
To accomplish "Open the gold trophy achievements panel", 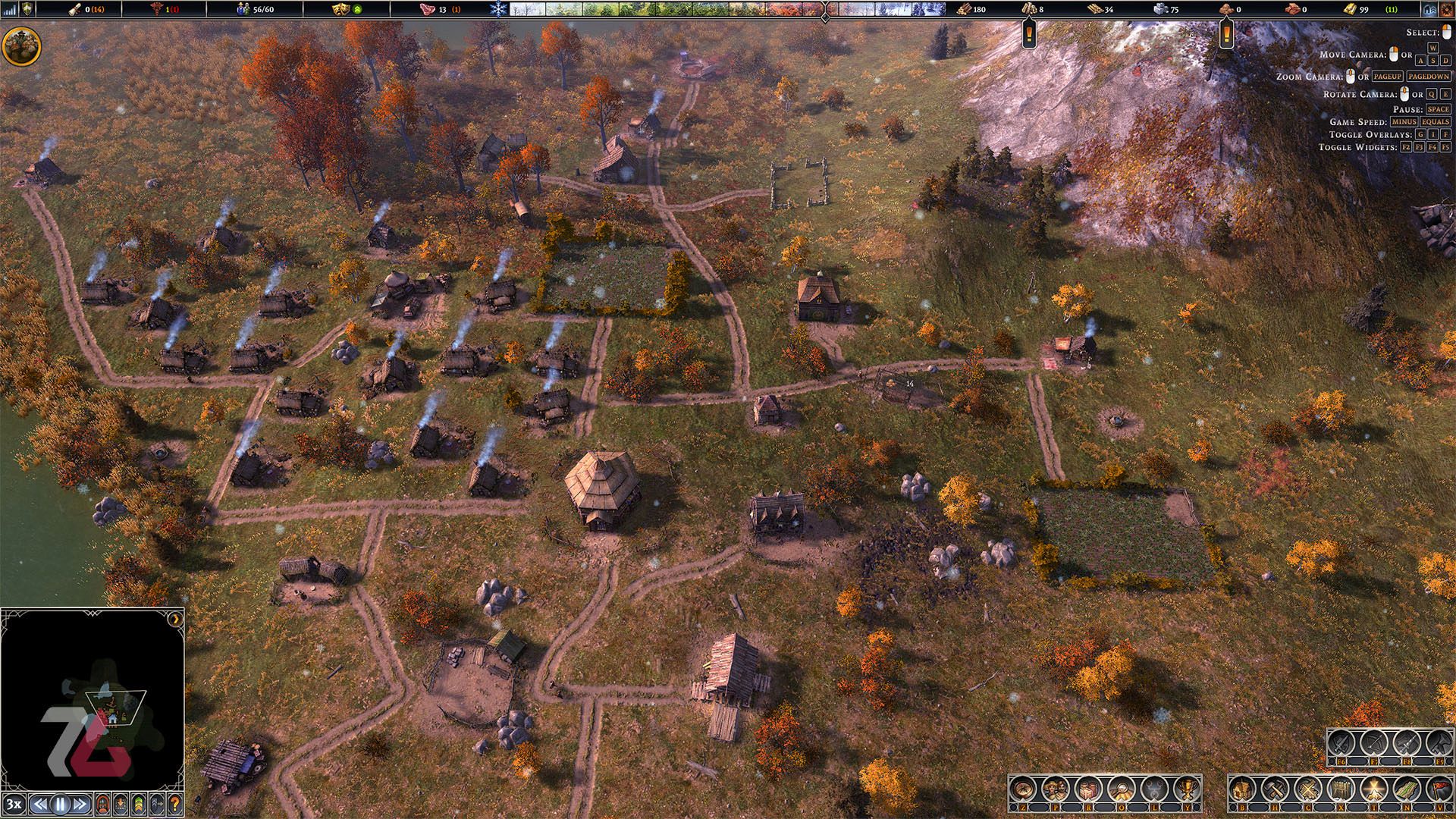I will pos(1187,789).
